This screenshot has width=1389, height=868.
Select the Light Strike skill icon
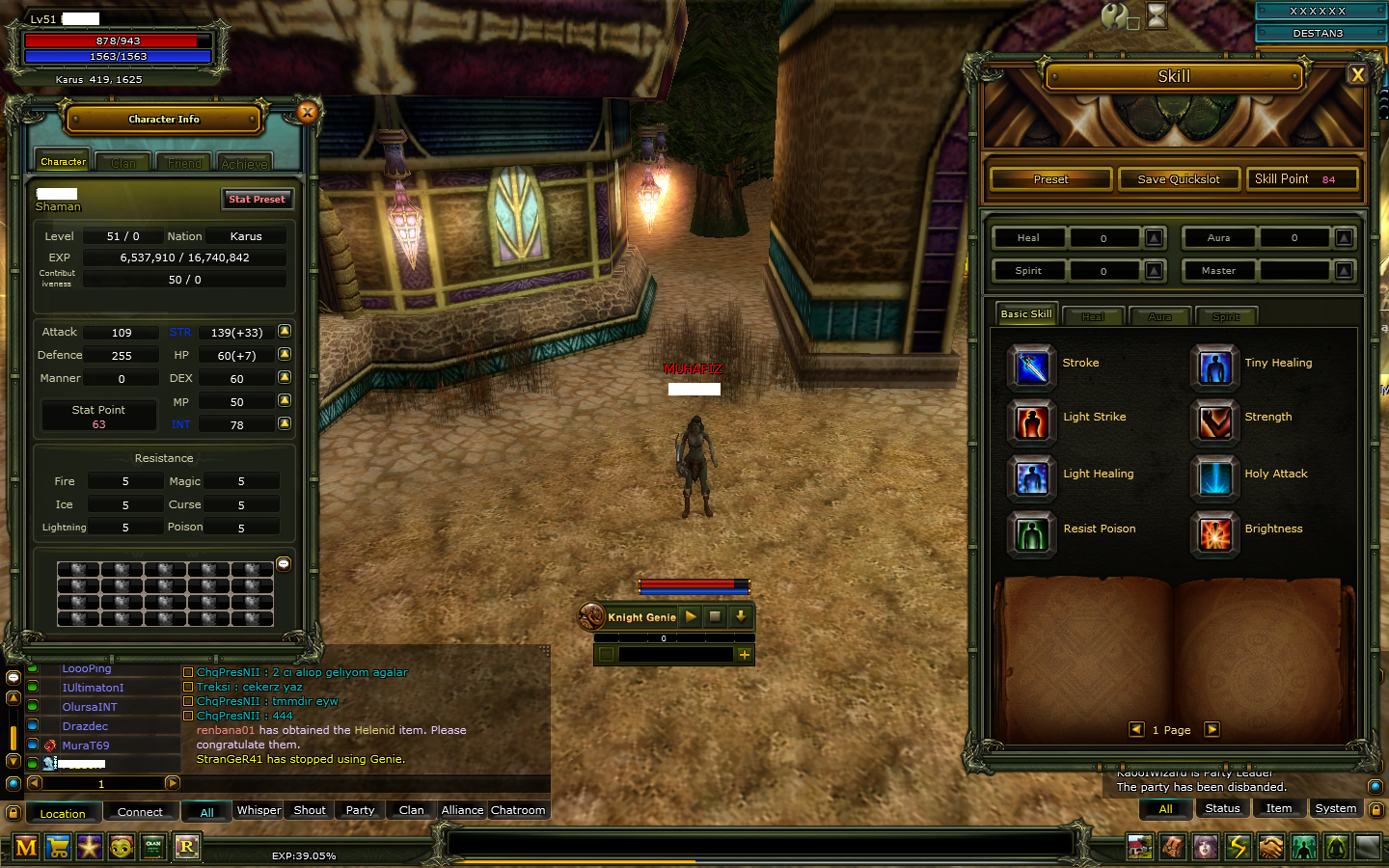[1031, 420]
